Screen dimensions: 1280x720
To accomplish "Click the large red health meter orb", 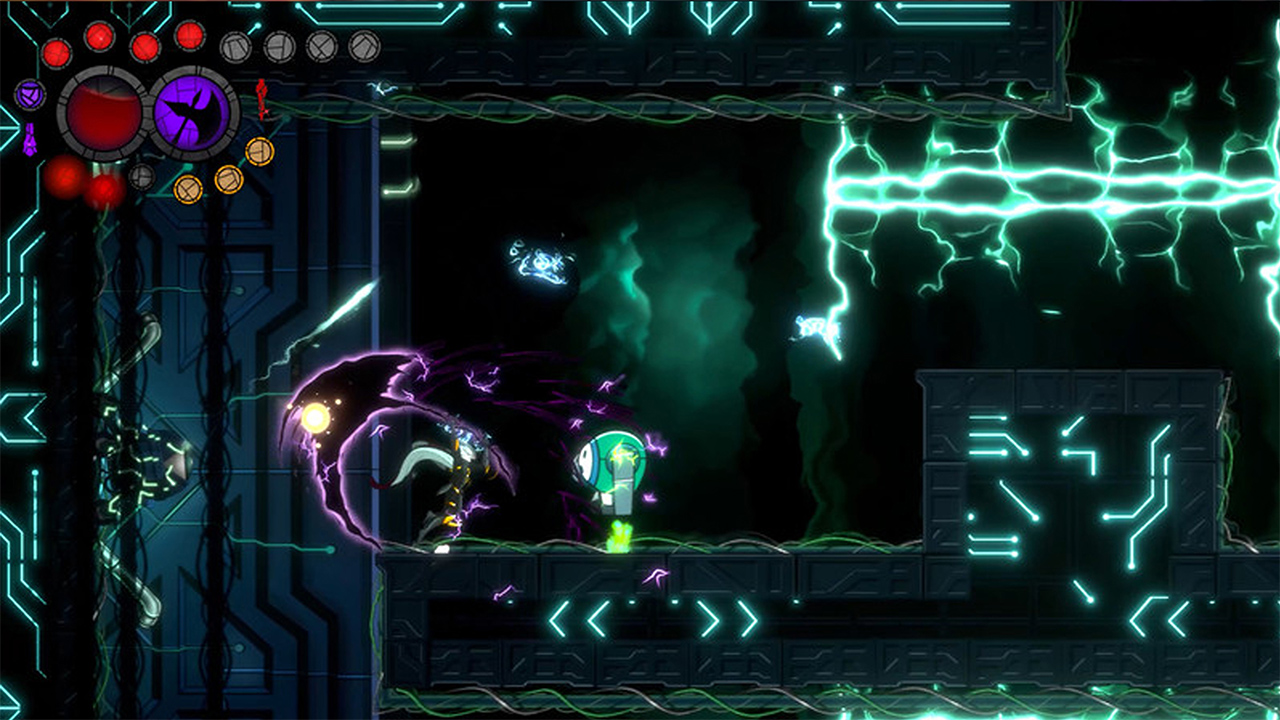I will point(101,110).
